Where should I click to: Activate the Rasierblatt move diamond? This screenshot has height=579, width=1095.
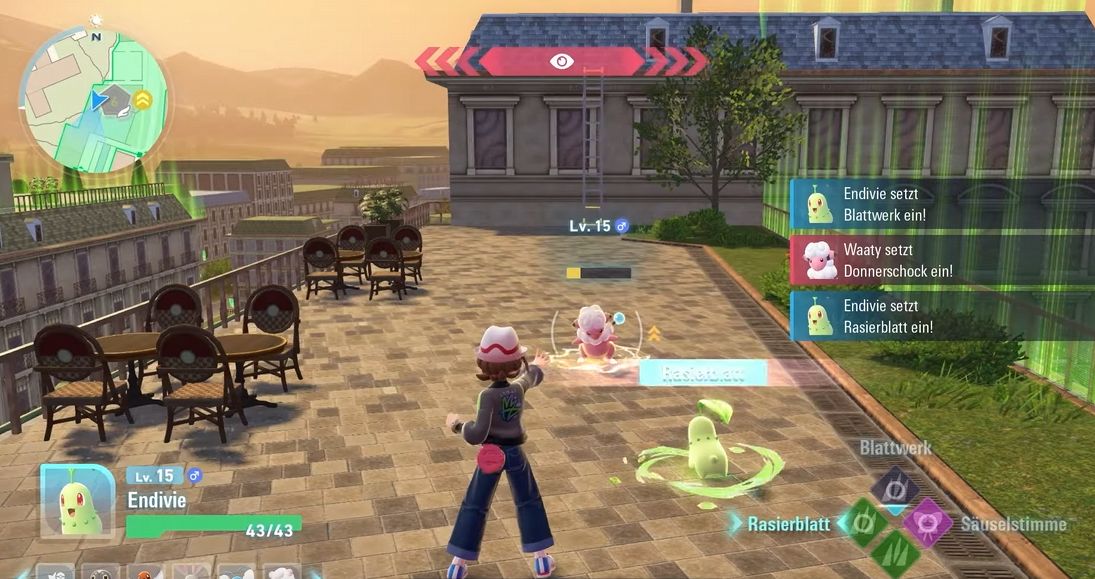tap(862, 523)
